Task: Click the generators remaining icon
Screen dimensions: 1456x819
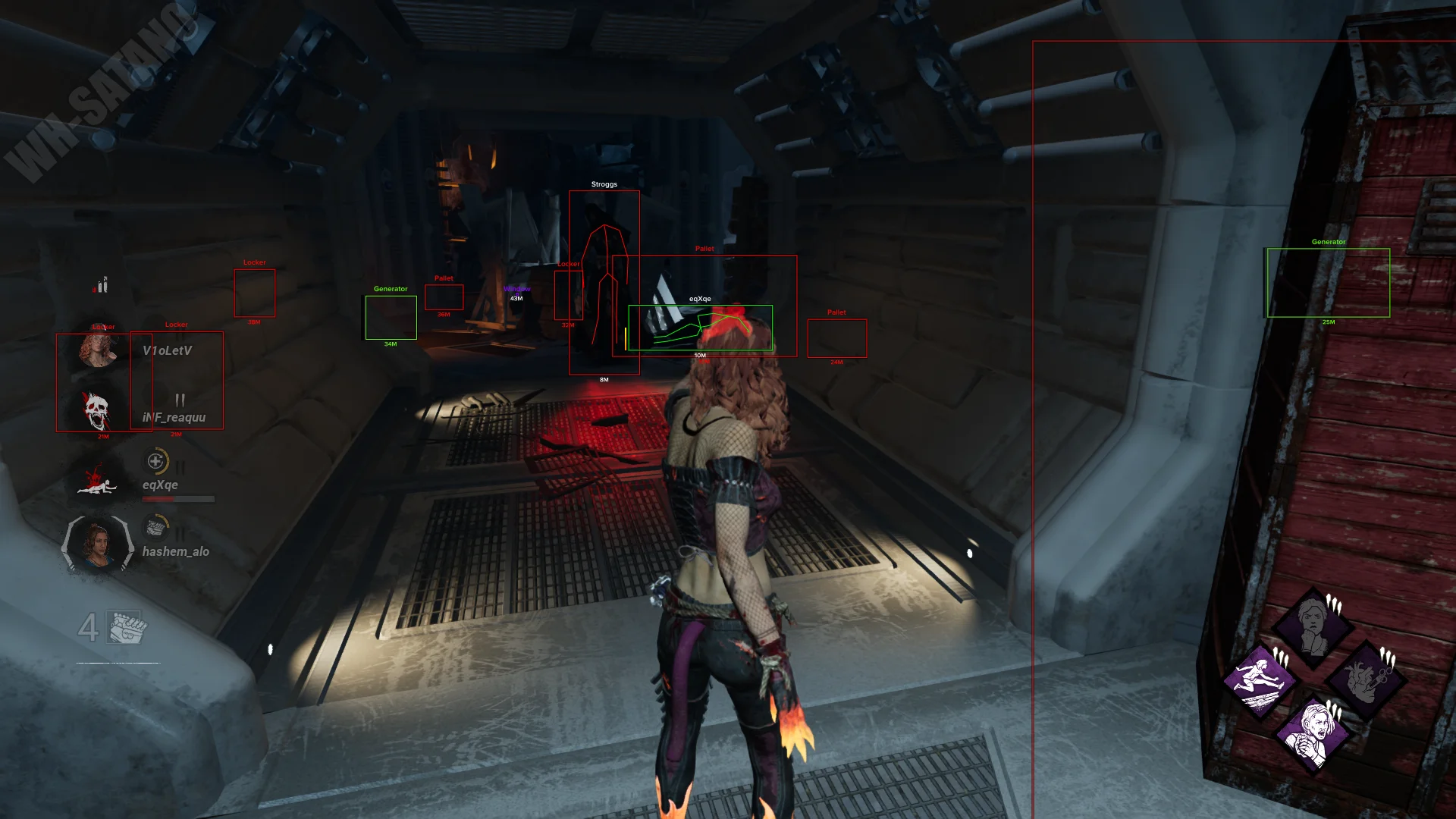Action: [125, 627]
